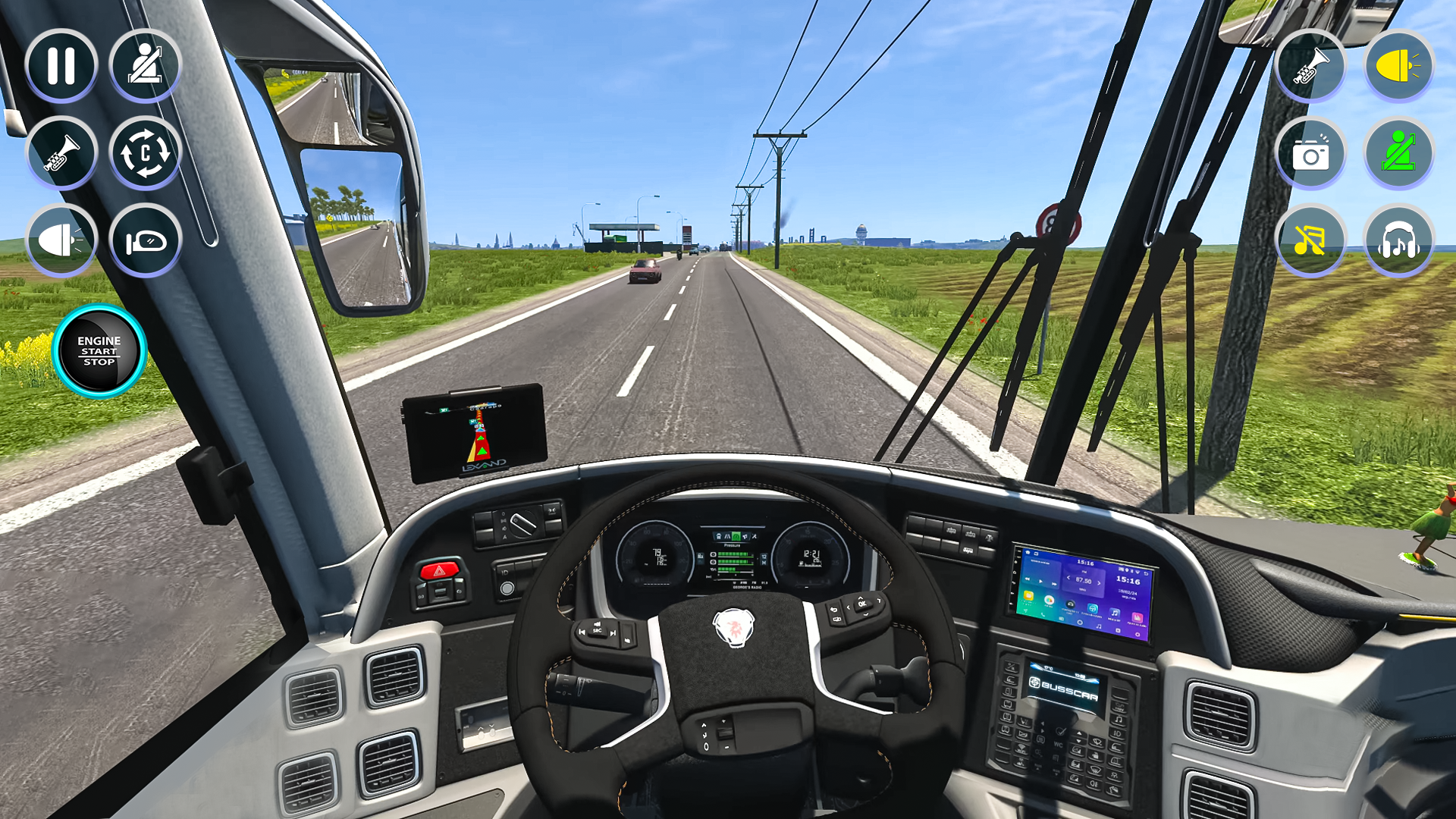Viewport: 1456px width, 819px height.
Task: Open the phone app on the infotainment screen
Action: 1043,615
